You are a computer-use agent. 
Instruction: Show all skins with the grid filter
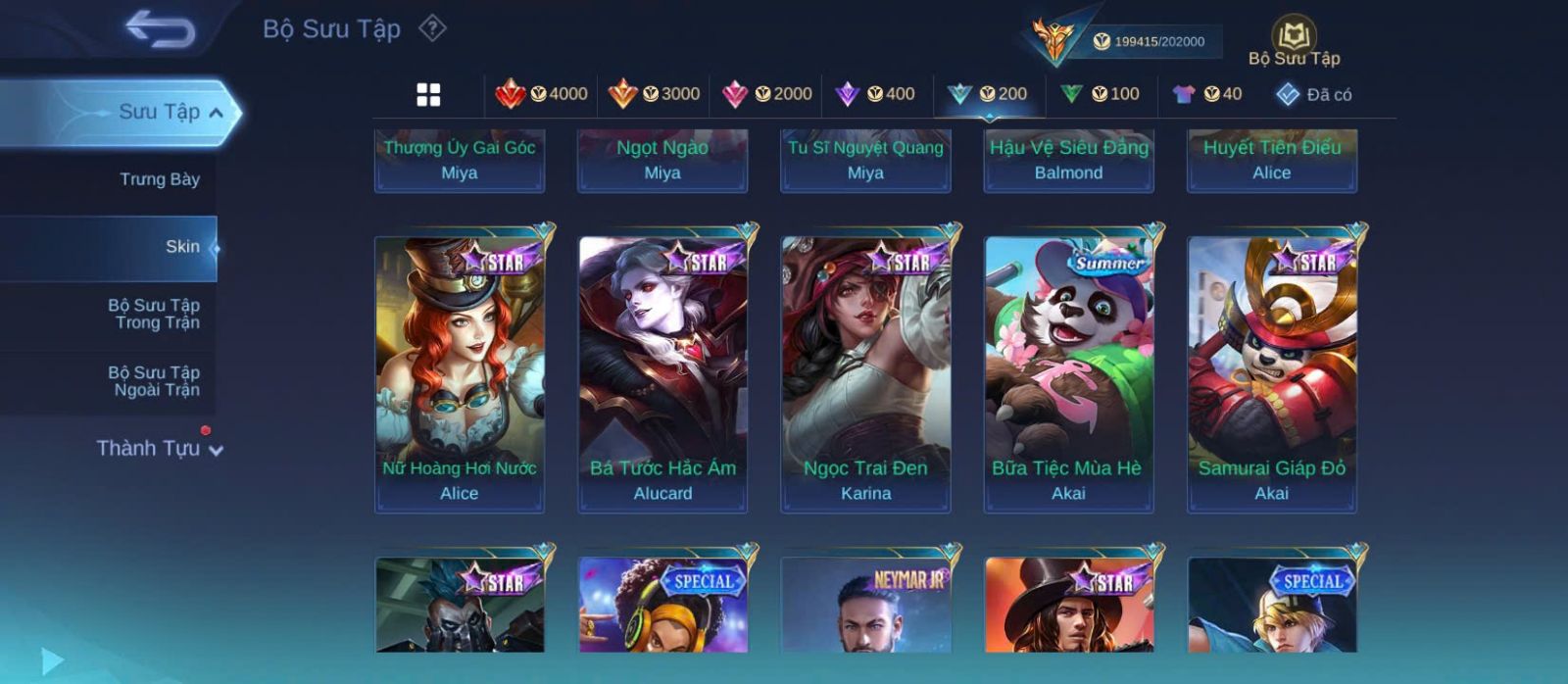(x=428, y=94)
